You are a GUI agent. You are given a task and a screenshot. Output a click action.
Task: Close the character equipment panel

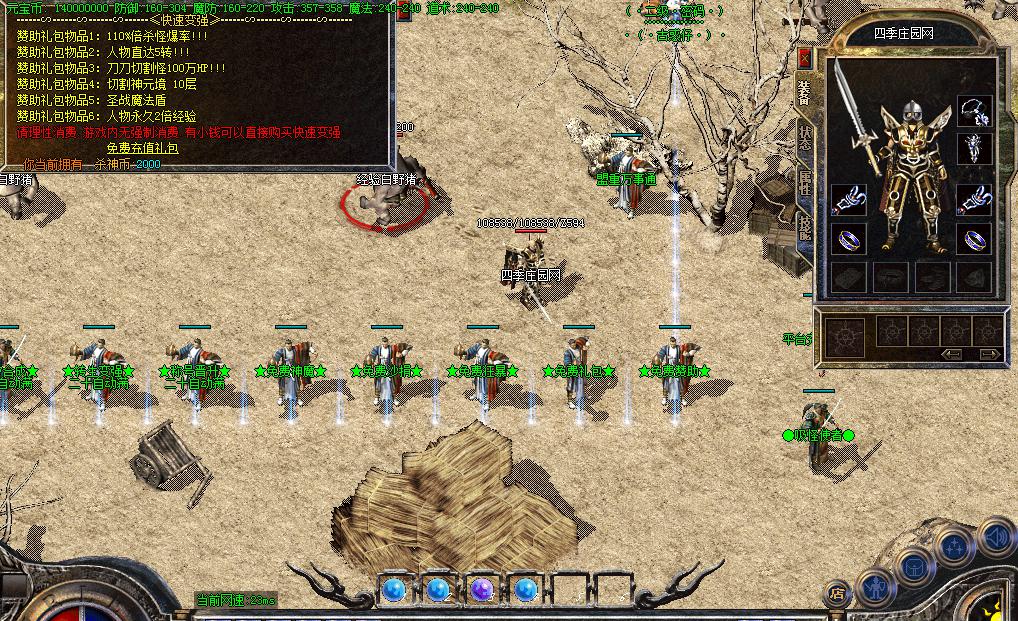(804, 58)
